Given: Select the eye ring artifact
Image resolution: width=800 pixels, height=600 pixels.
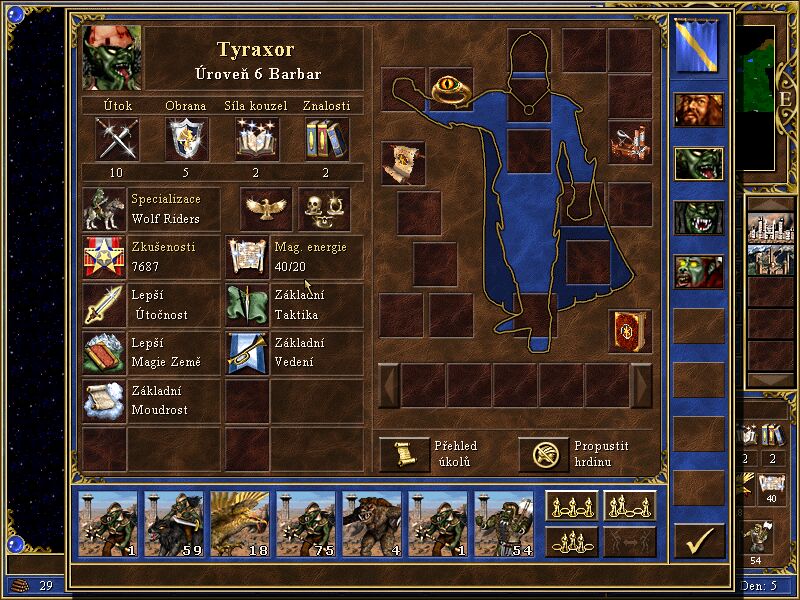Looking at the screenshot, I should [x=451, y=89].
